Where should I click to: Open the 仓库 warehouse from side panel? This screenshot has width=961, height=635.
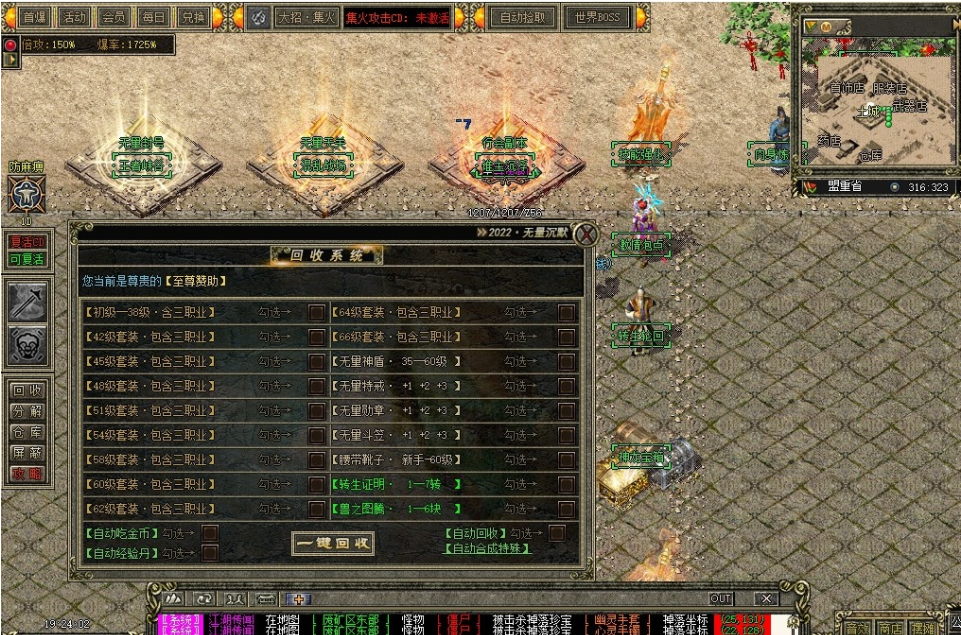click(27, 431)
